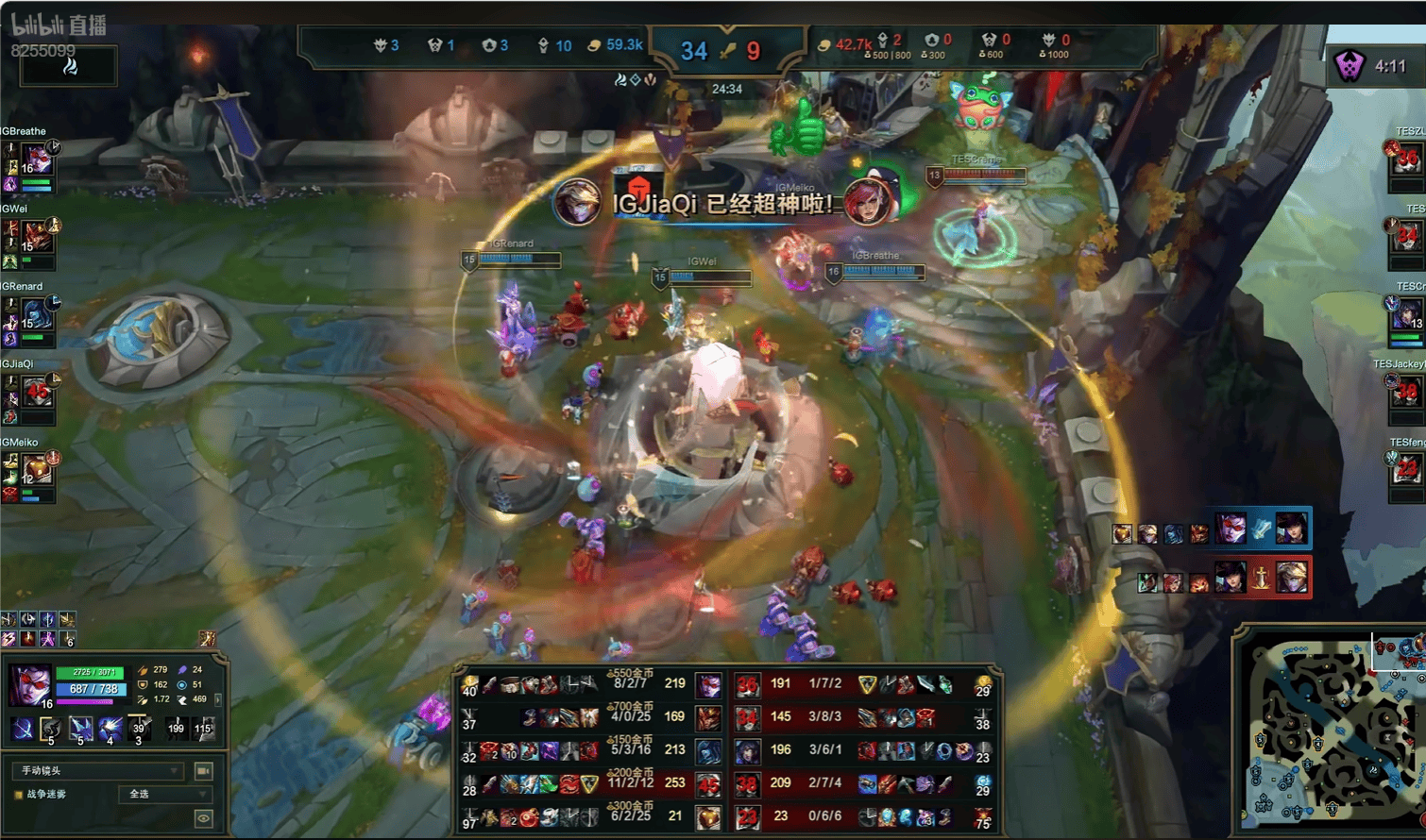Select IGRenard's portrait in the team sidebar
Image resolution: width=1426 pixels, height=840 pixels.
37,314
